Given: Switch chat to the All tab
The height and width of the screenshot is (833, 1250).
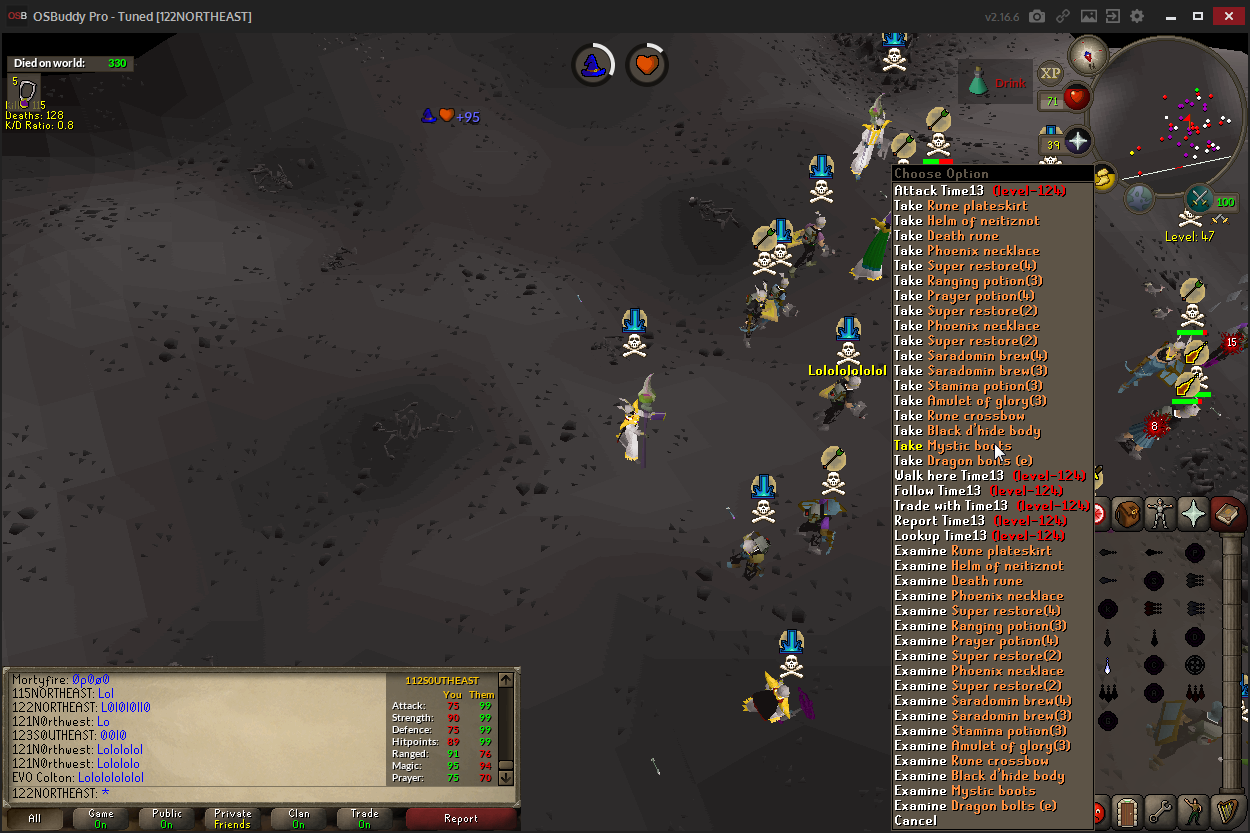Looking at the screenshot, I should 35,818.
